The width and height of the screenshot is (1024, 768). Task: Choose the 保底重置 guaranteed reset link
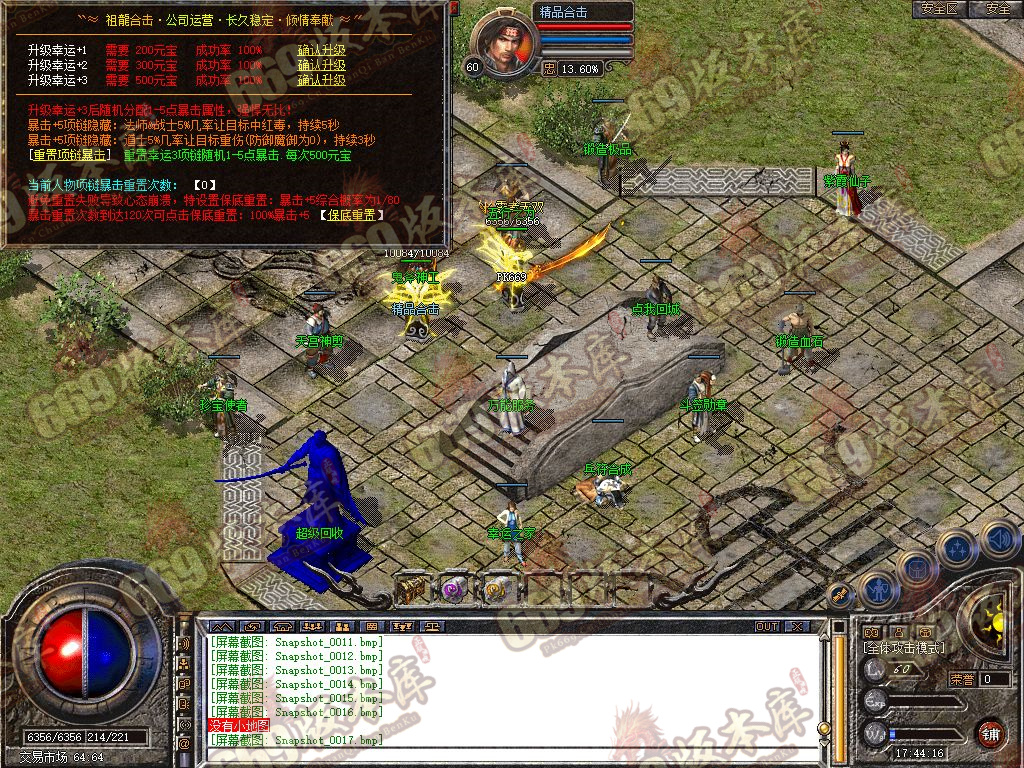click(x=350, y=214)
